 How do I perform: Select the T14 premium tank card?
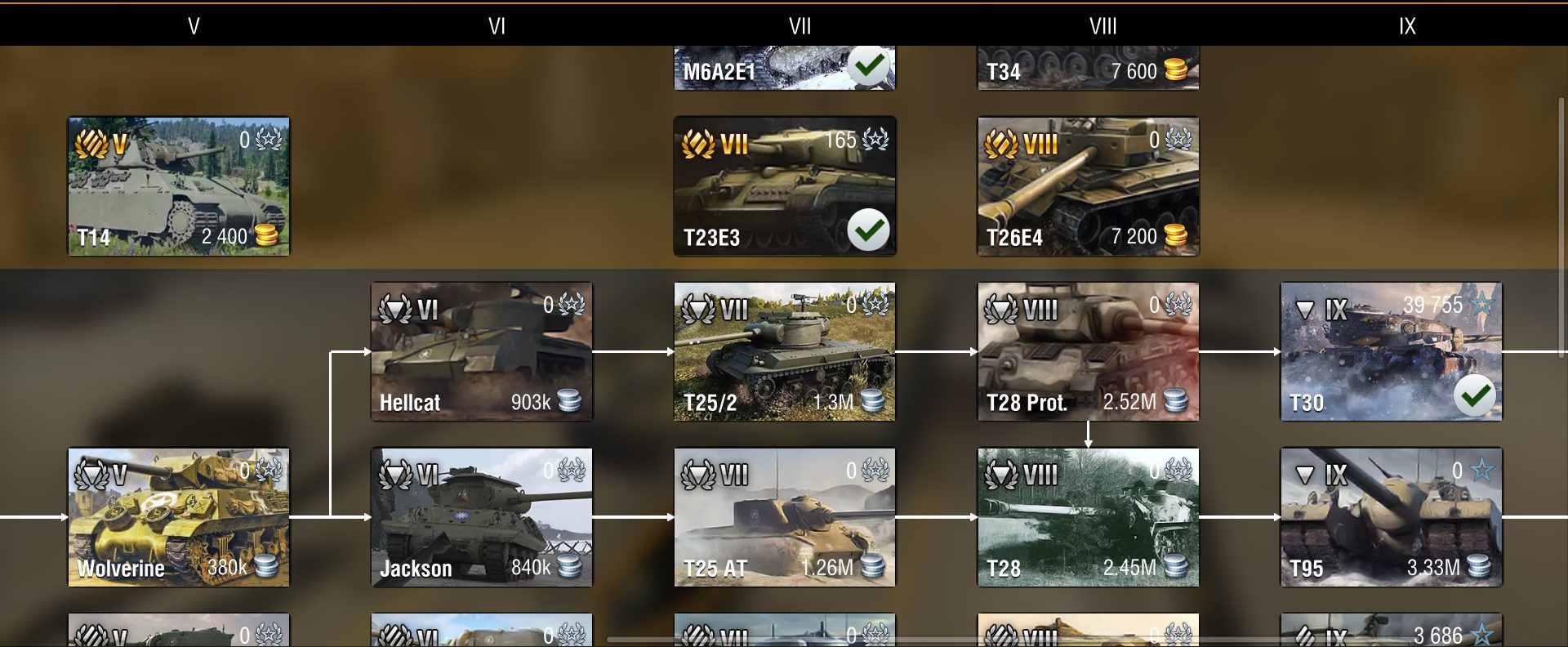pyautogui.click(x=178, y=186)
